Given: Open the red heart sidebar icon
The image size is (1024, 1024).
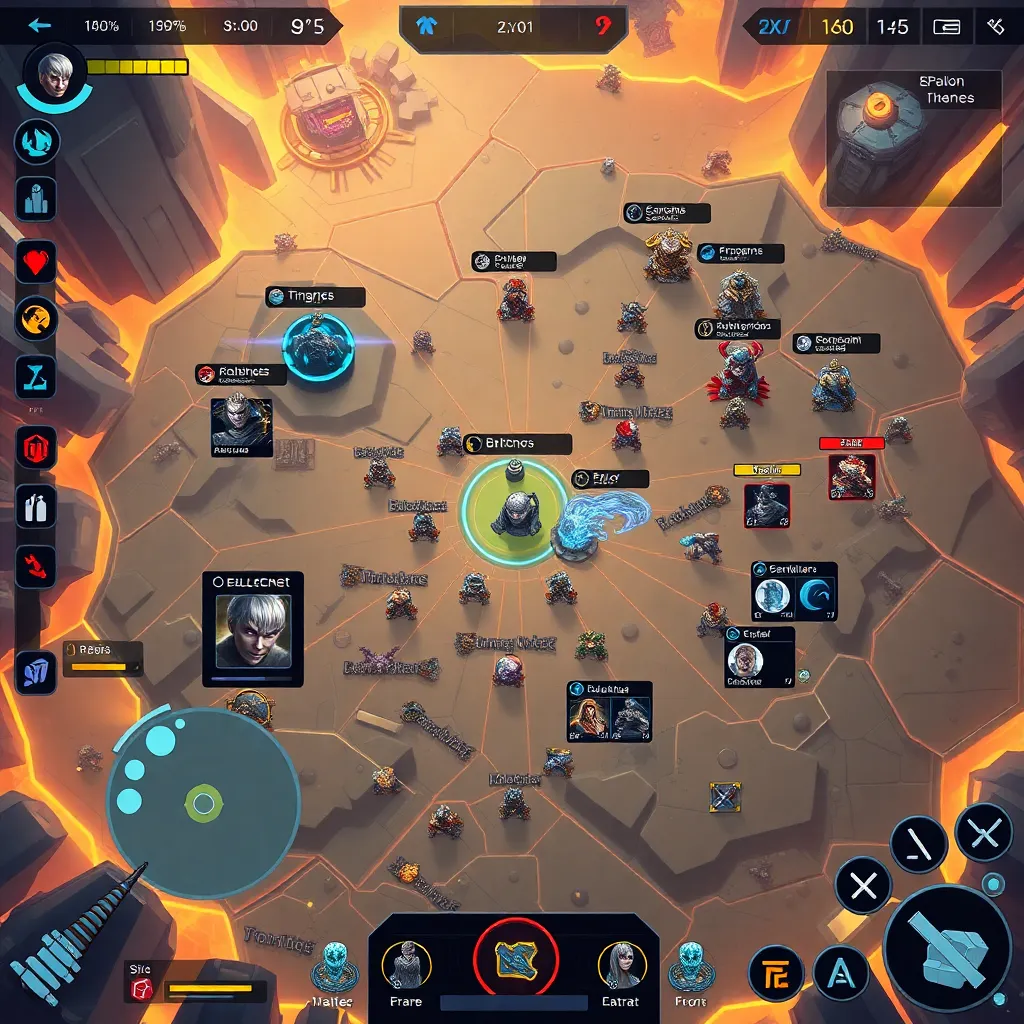Looking at the screenshot, I should [37, 263].
